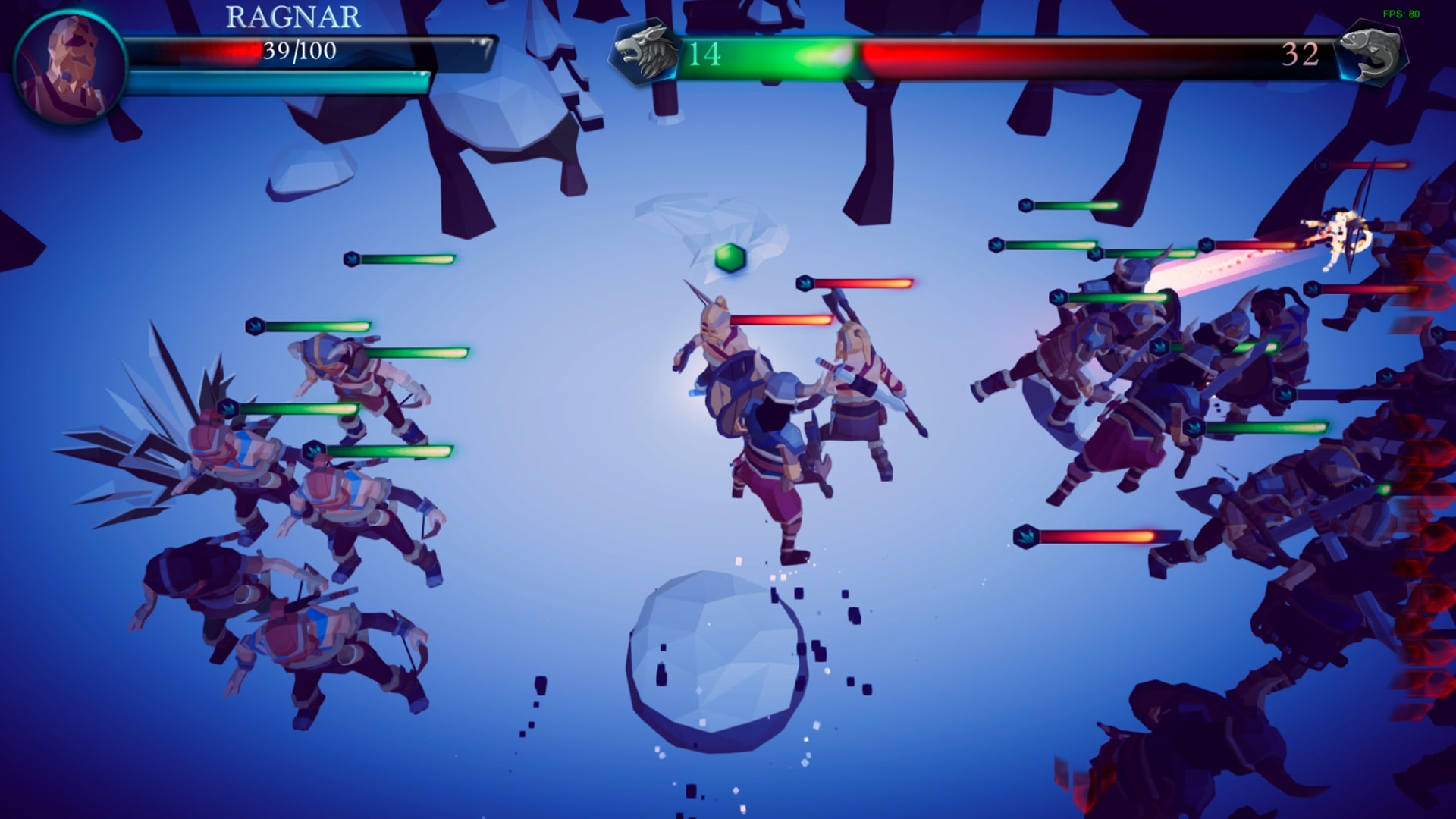
Task: Click Ragnar's character portrait
Action: click(71, 67)
